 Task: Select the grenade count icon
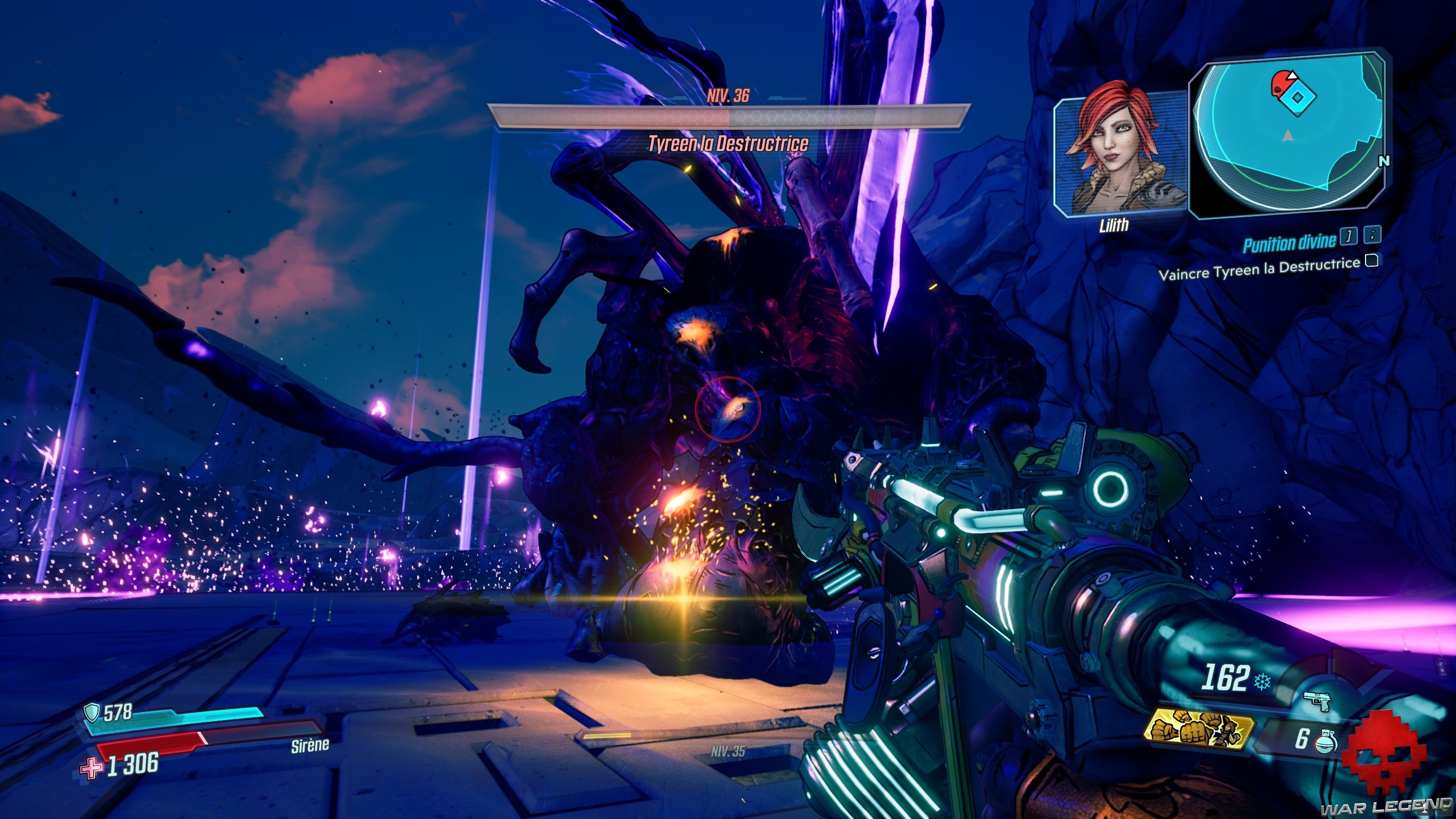[1326, 741]
